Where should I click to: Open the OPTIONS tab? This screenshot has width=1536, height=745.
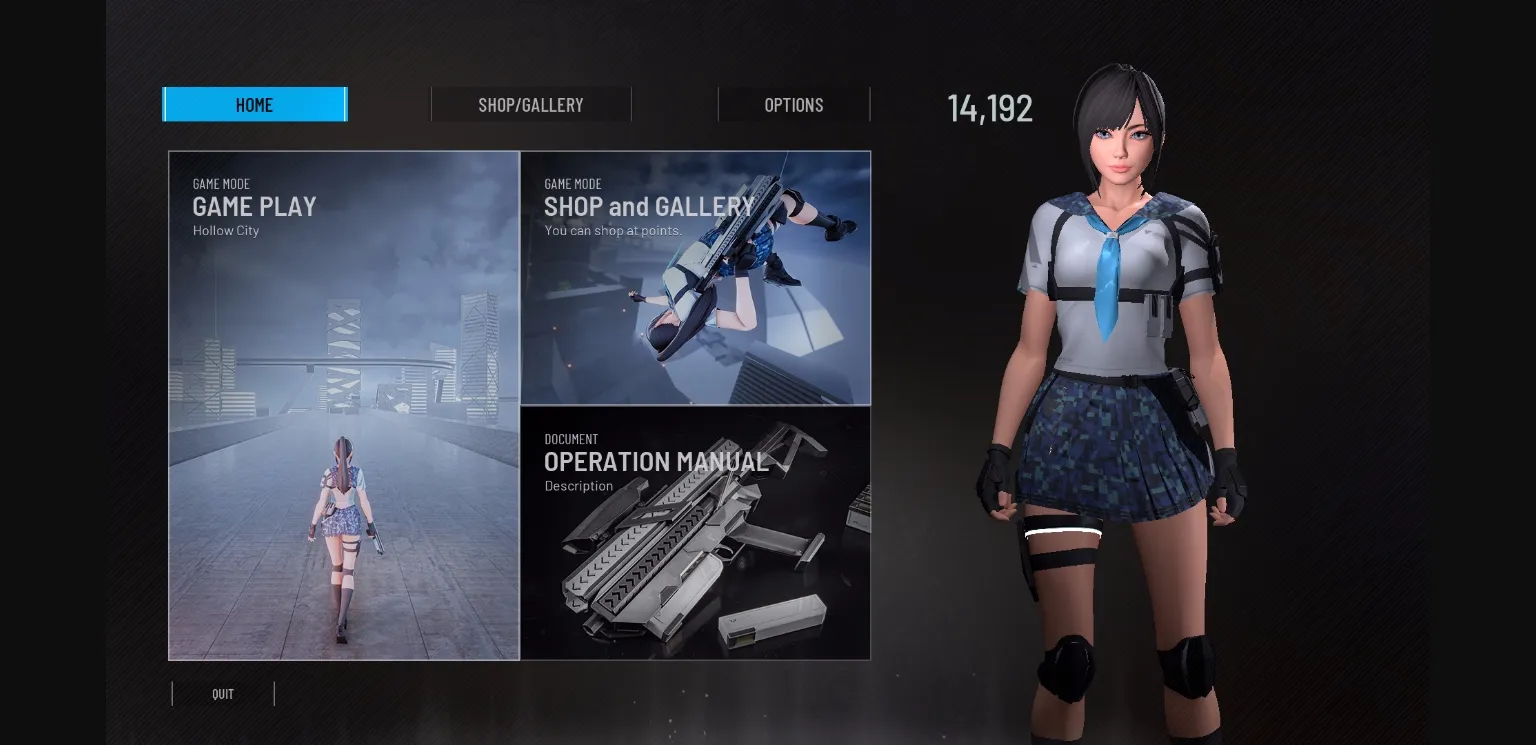[794, 104]
